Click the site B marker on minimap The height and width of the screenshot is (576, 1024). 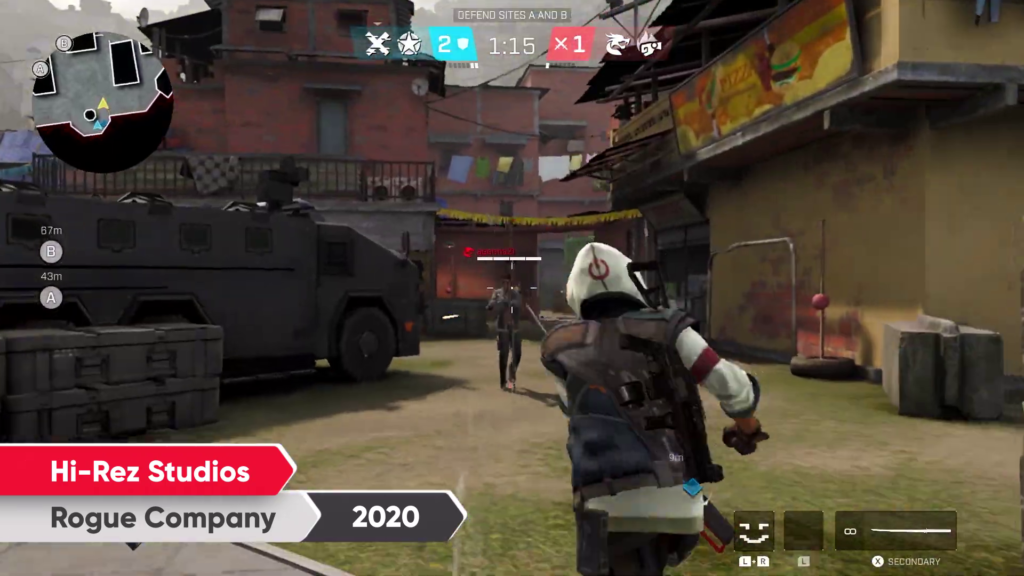pyautogui.click(x=64, y=43)
